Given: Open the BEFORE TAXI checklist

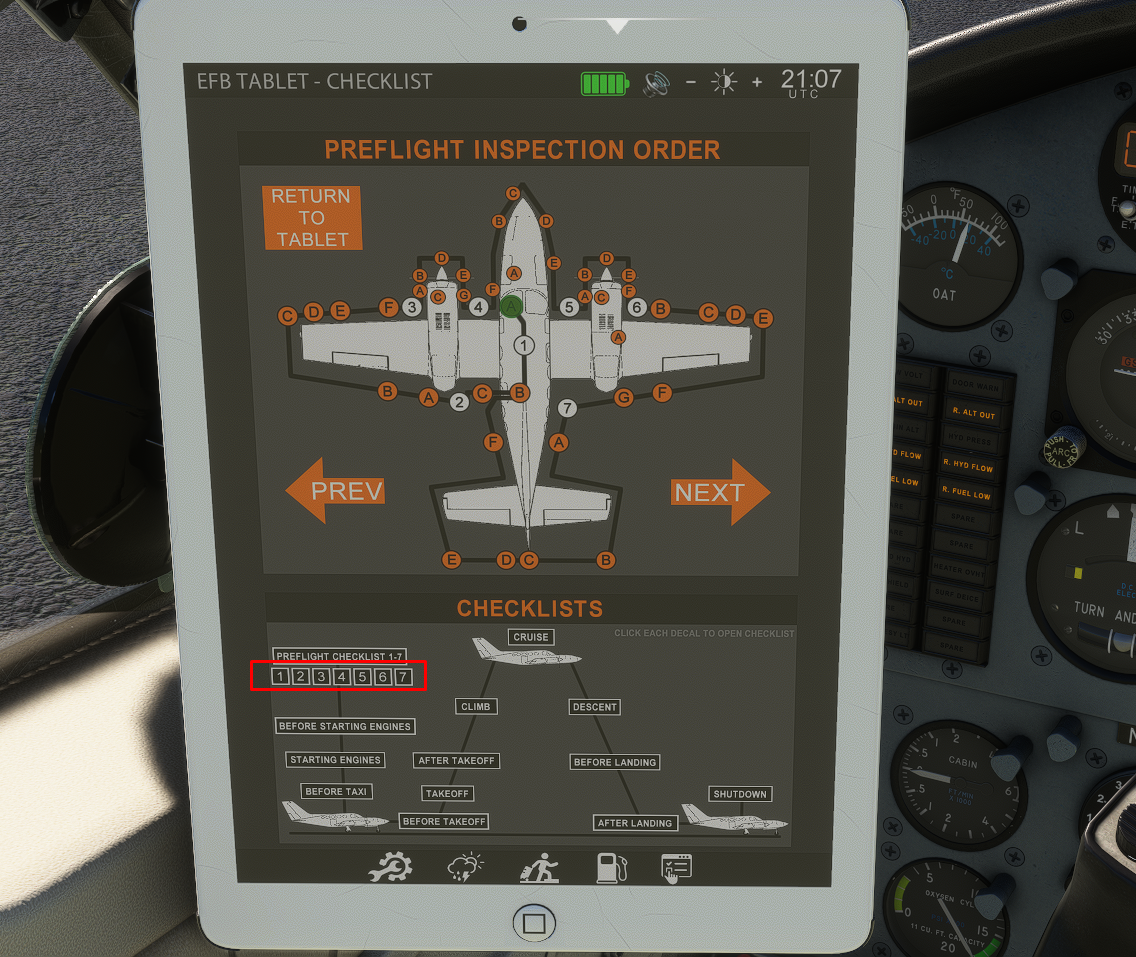Looking at the screenshot, I should pos(337,791).
